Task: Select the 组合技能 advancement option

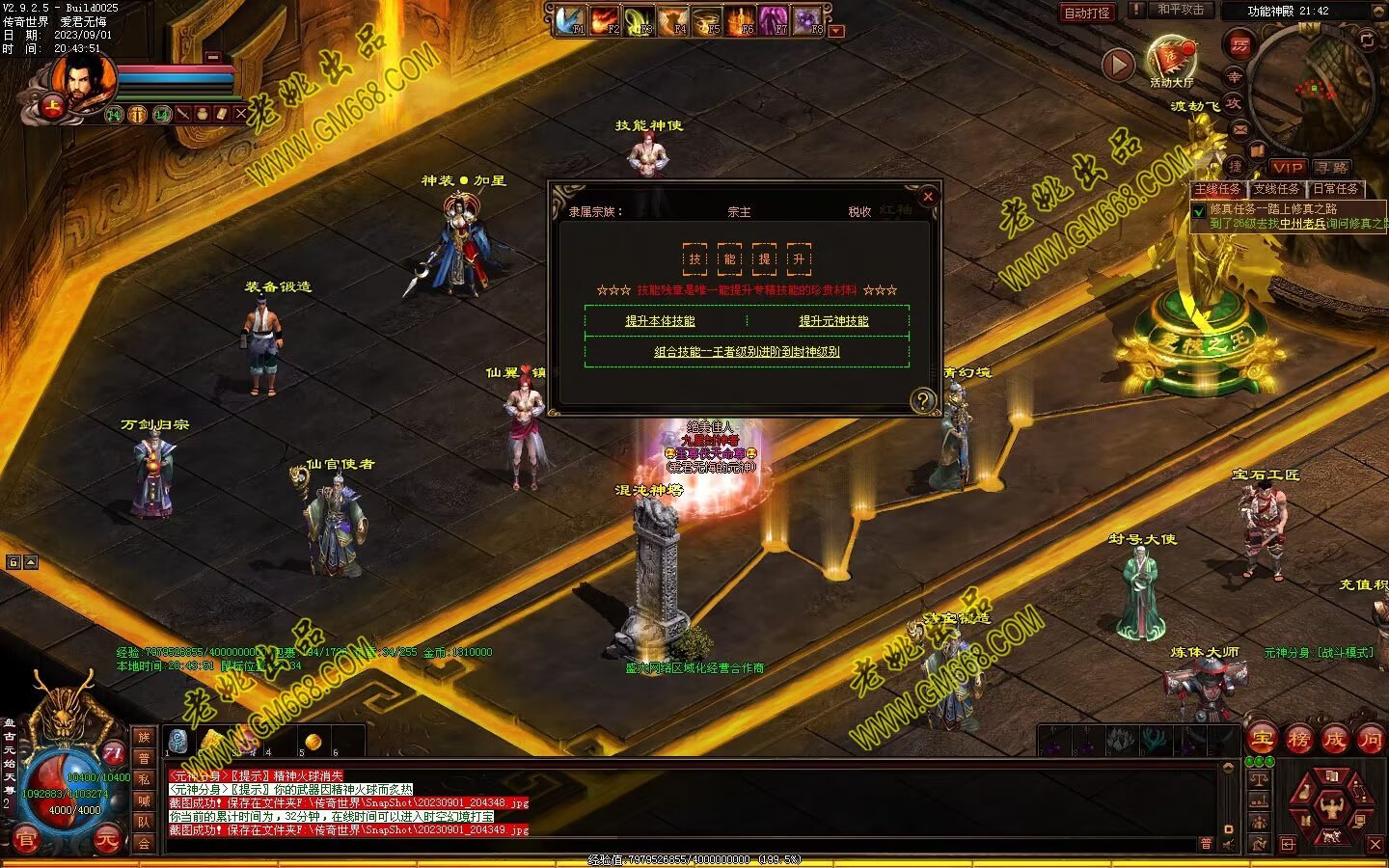Action: [x=747, y=352]
